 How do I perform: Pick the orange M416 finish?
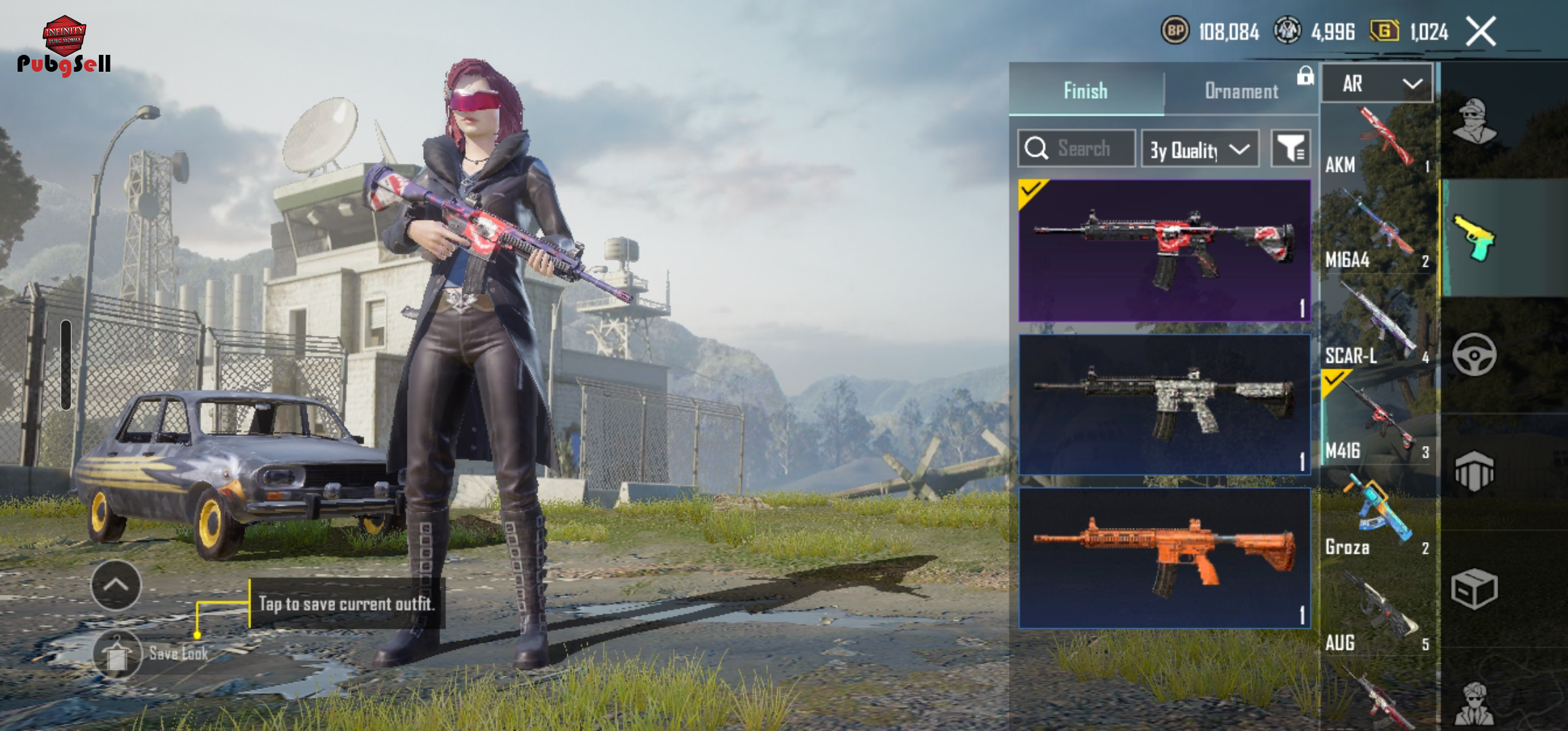point(1164,558)
